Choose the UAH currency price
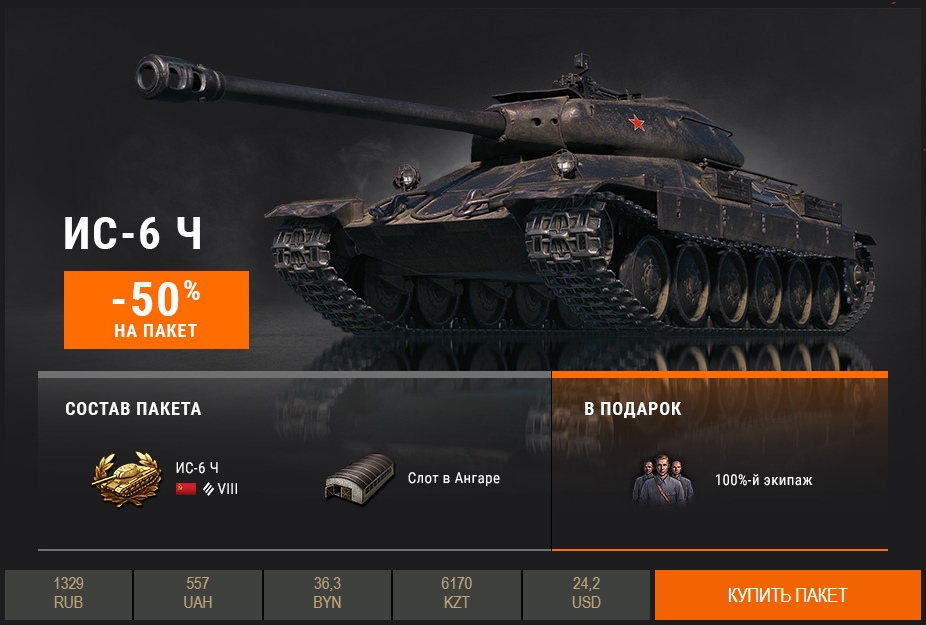This screenshot has width=926, height=625. (x=198, y=594)
